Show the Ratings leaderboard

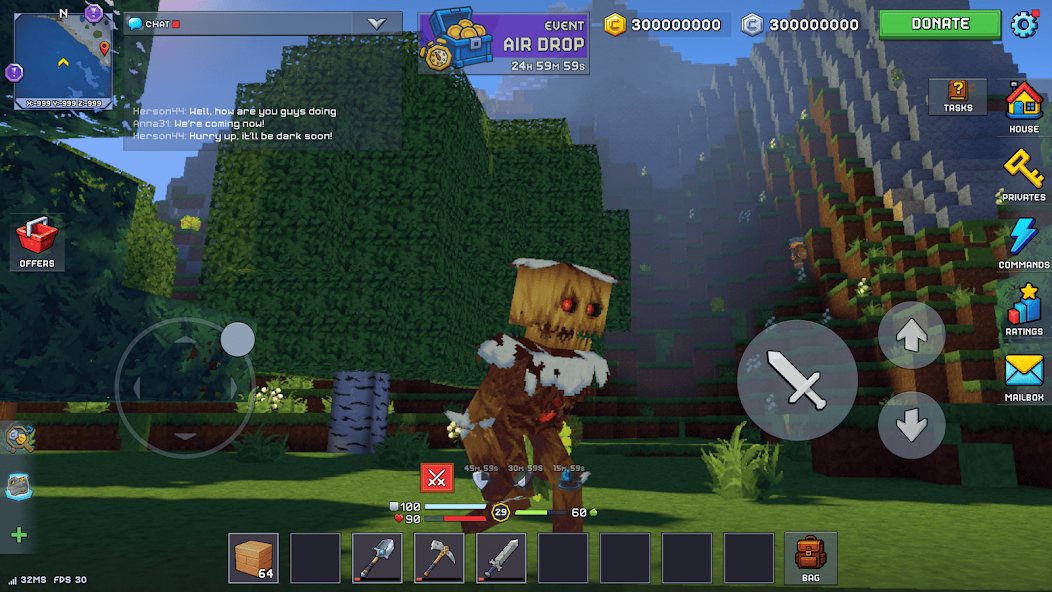(1023, 309)
